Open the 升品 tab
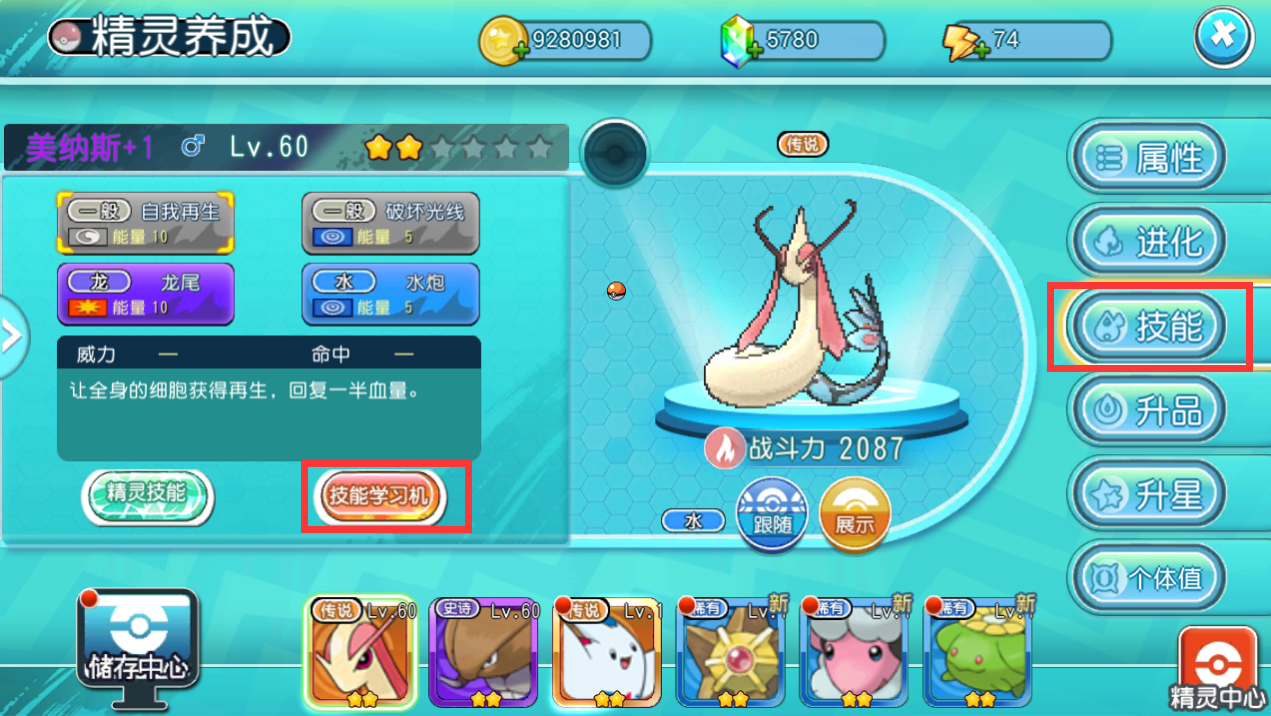 (x=1148, y=410)
